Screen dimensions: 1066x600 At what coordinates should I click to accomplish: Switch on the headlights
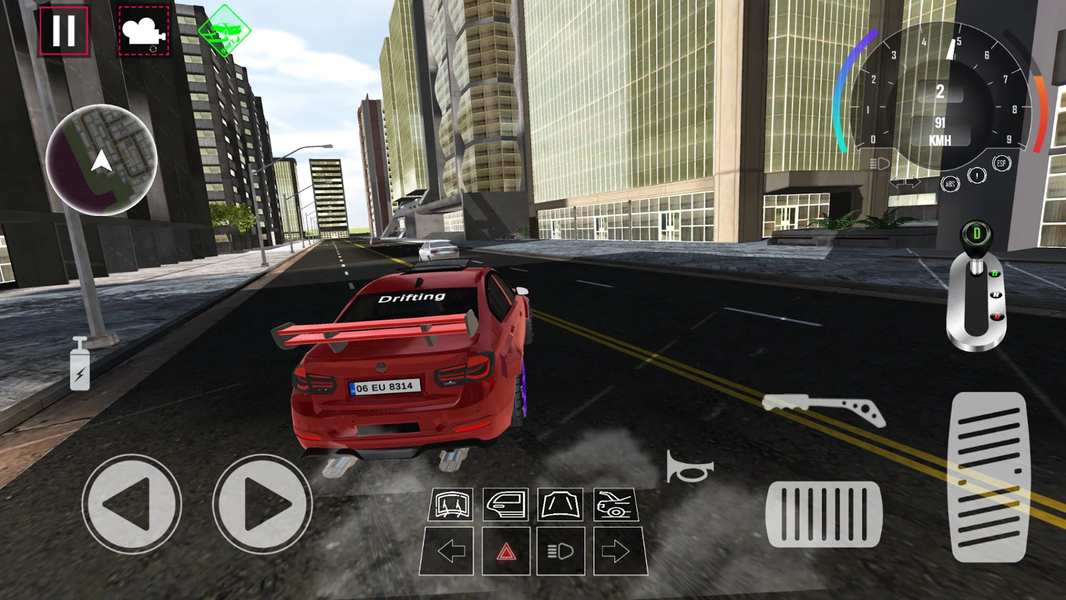(560, 551)
